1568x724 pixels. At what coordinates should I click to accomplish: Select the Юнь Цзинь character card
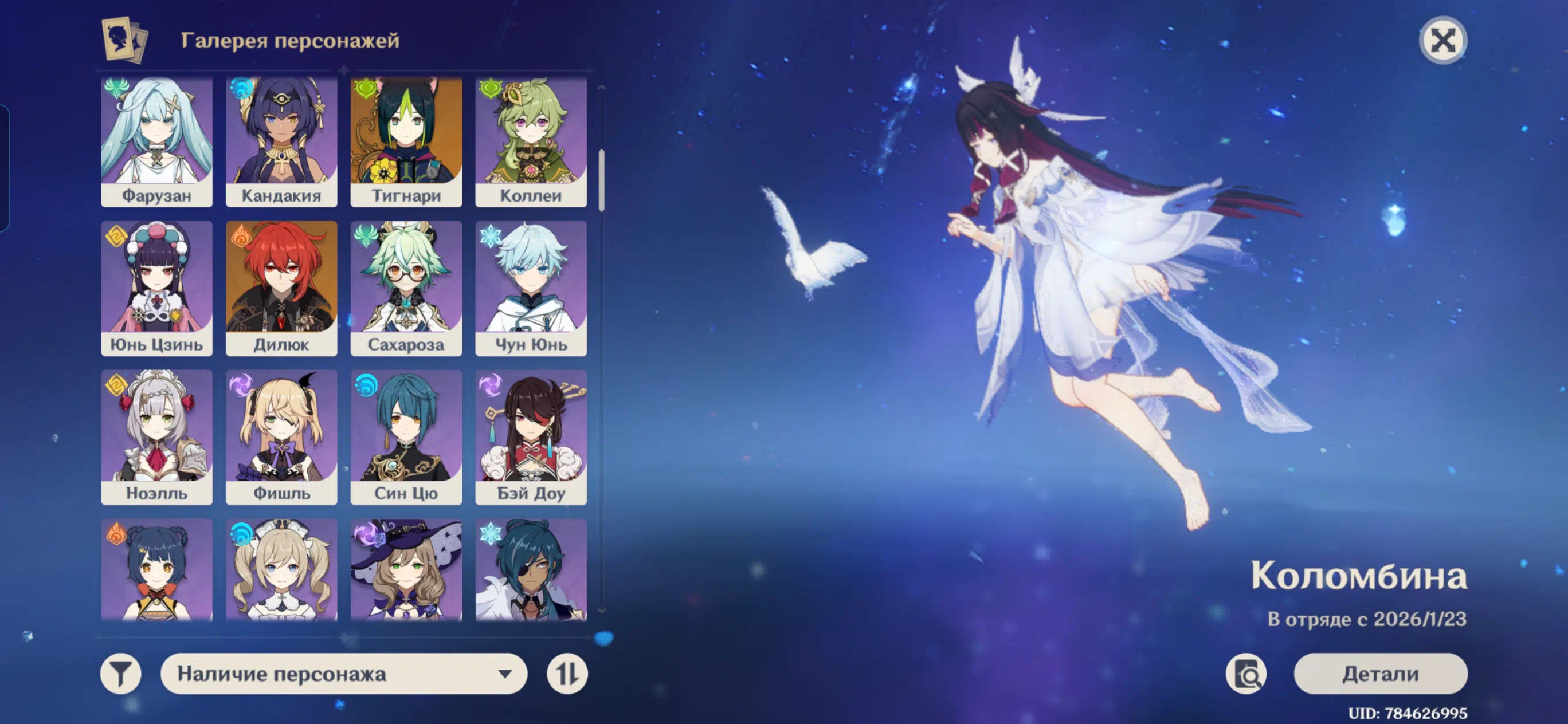pos(156,288)
